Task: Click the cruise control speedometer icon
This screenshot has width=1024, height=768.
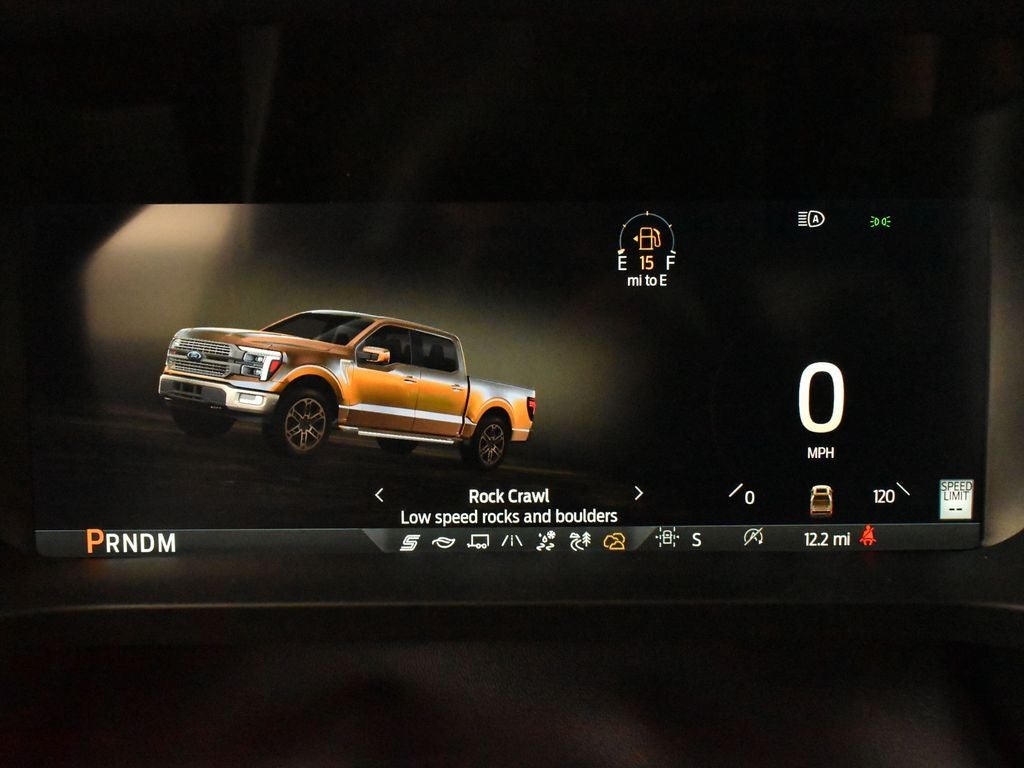Action: (753, 538)
